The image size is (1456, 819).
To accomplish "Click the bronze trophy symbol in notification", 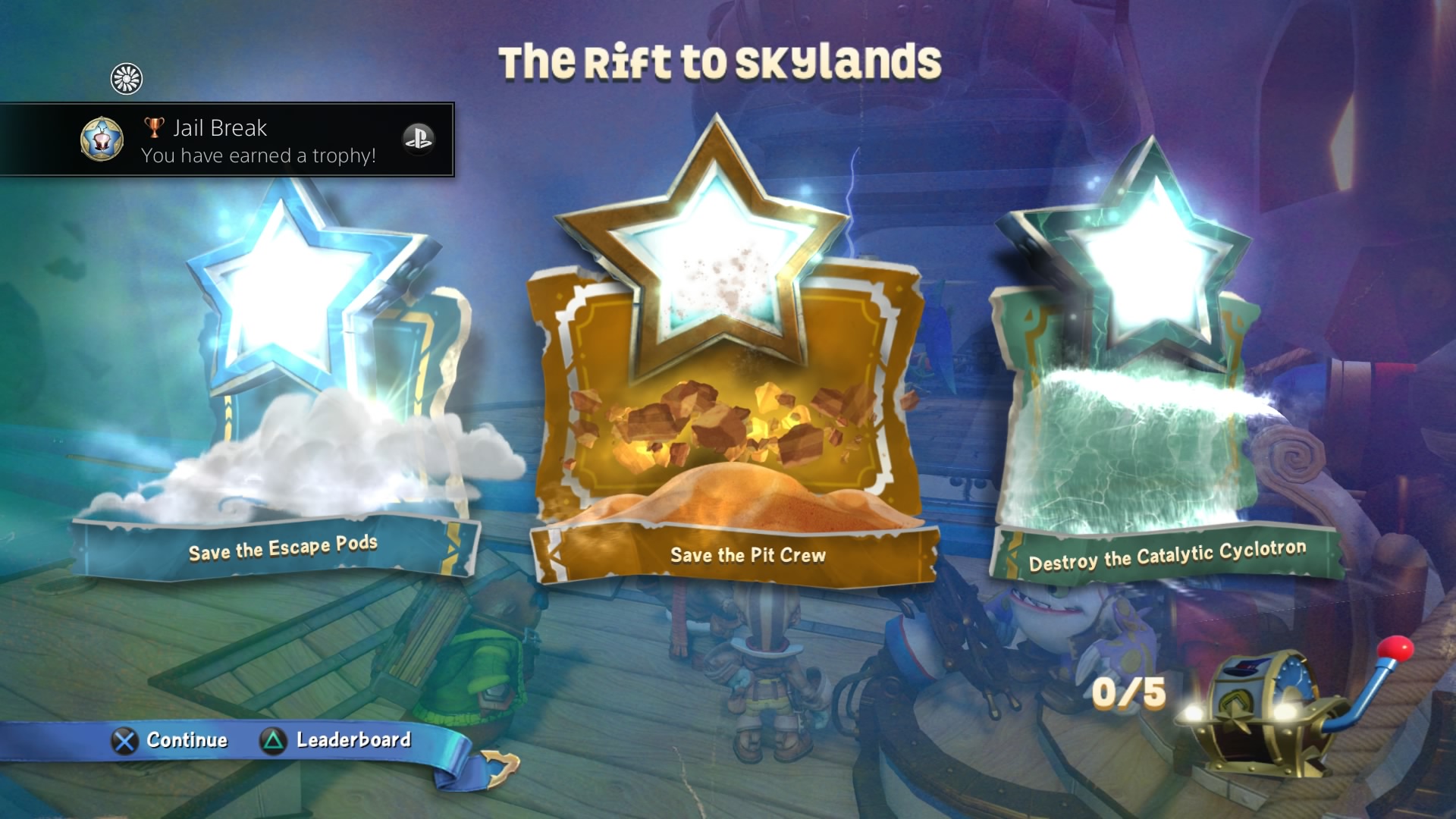I will point(154,127).
